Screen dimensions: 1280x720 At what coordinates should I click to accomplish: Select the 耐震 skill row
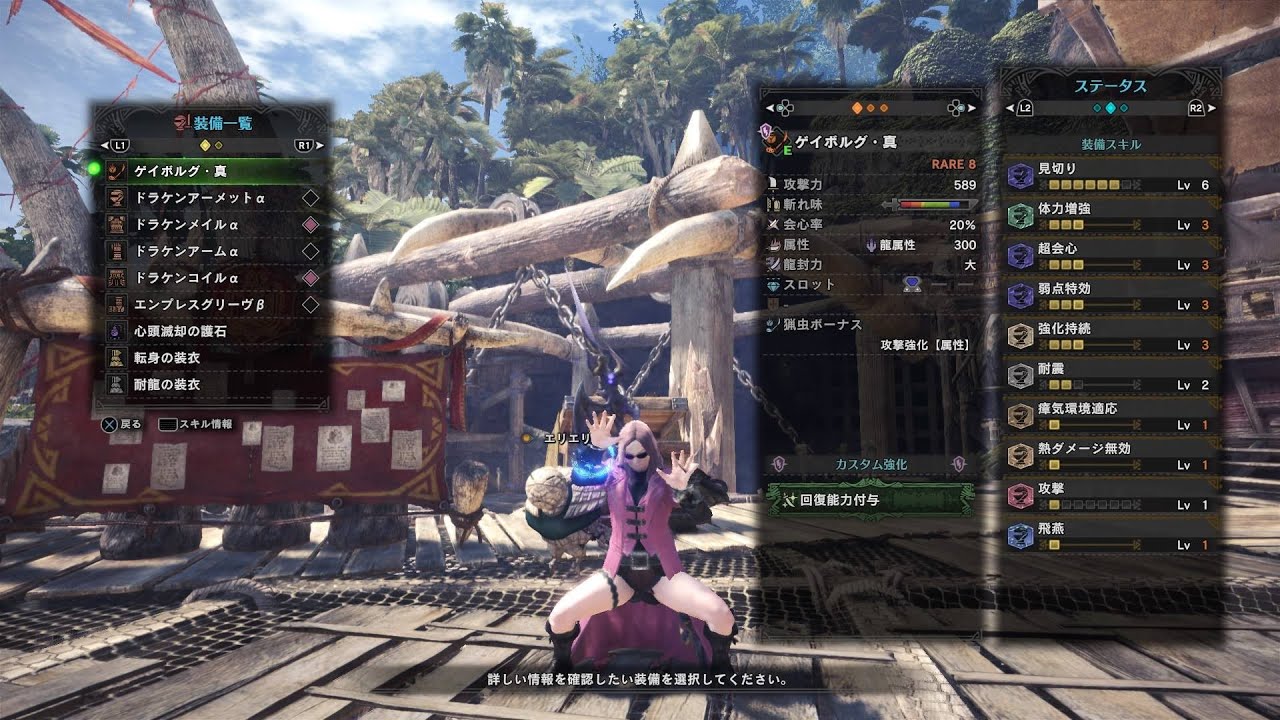1112,377
